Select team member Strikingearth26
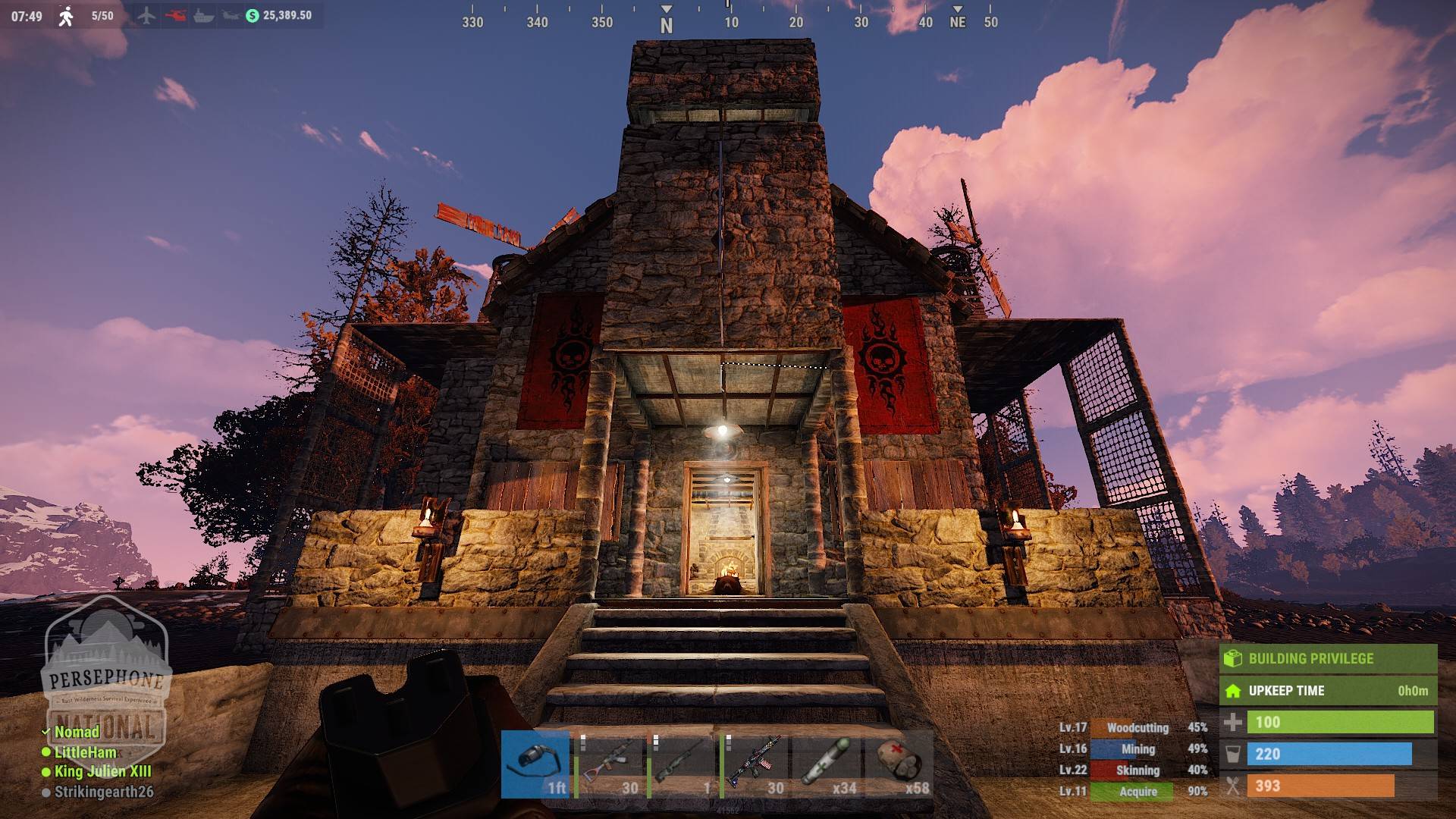Image resolution: width=1456 pixels, height=819 pixels. (x=103, y=792)
